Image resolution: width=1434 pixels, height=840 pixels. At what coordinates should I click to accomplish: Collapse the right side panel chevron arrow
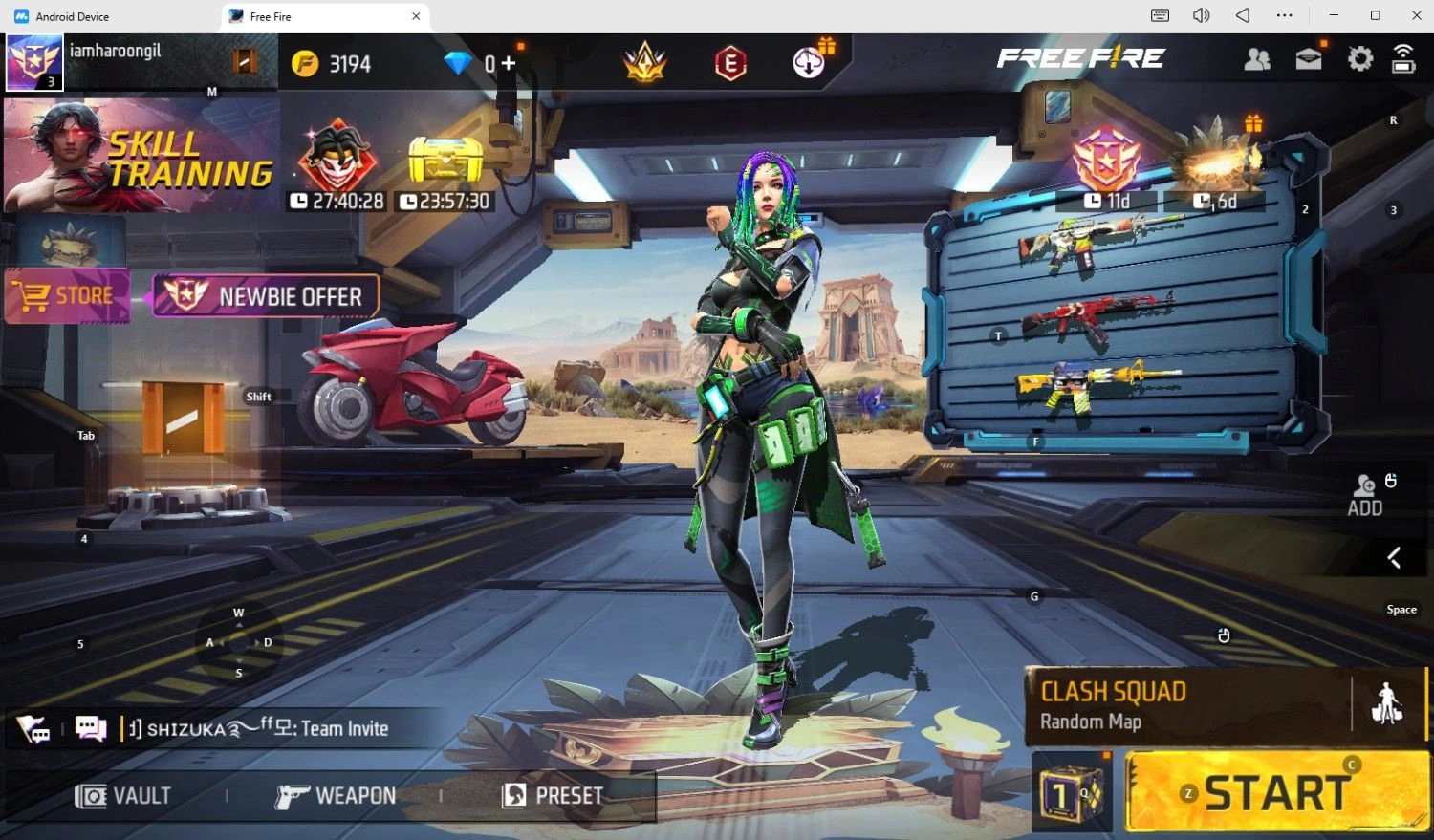click(1394, 558)
